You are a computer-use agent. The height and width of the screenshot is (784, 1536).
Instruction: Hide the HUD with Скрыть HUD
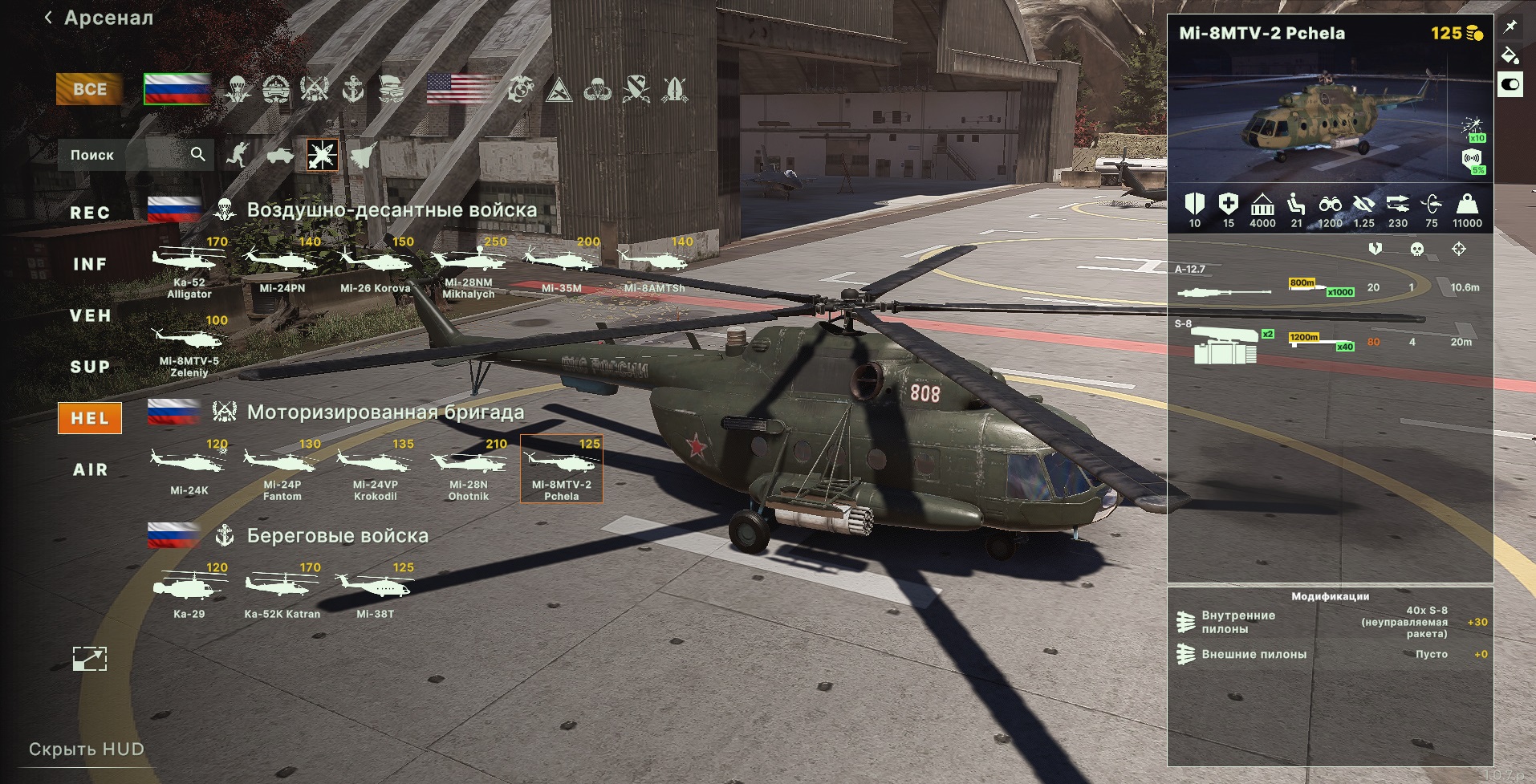[87, 749]
